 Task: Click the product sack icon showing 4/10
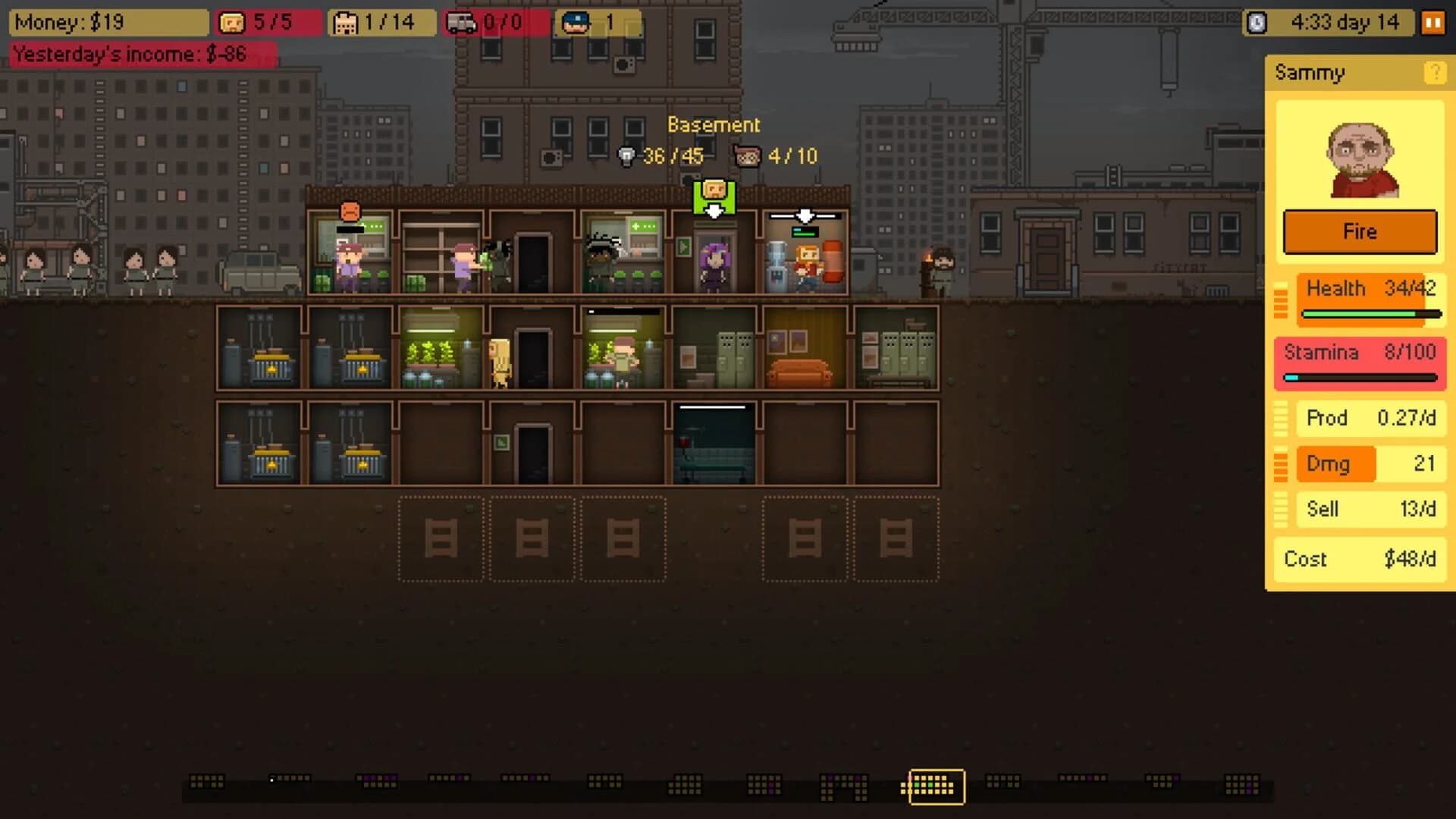(x=748, y=157)
